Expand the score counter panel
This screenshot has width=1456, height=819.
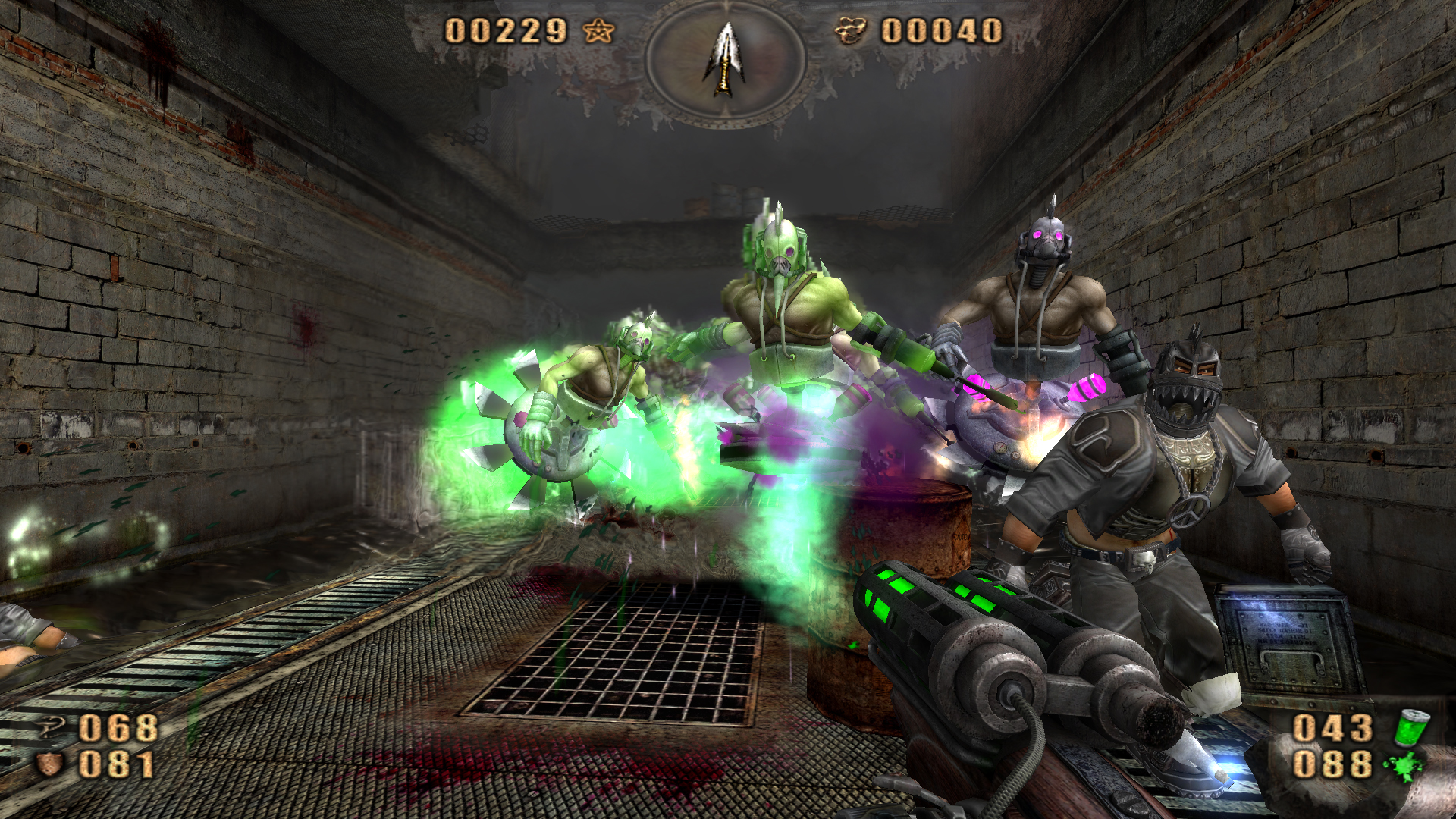(x=504, y=31)
